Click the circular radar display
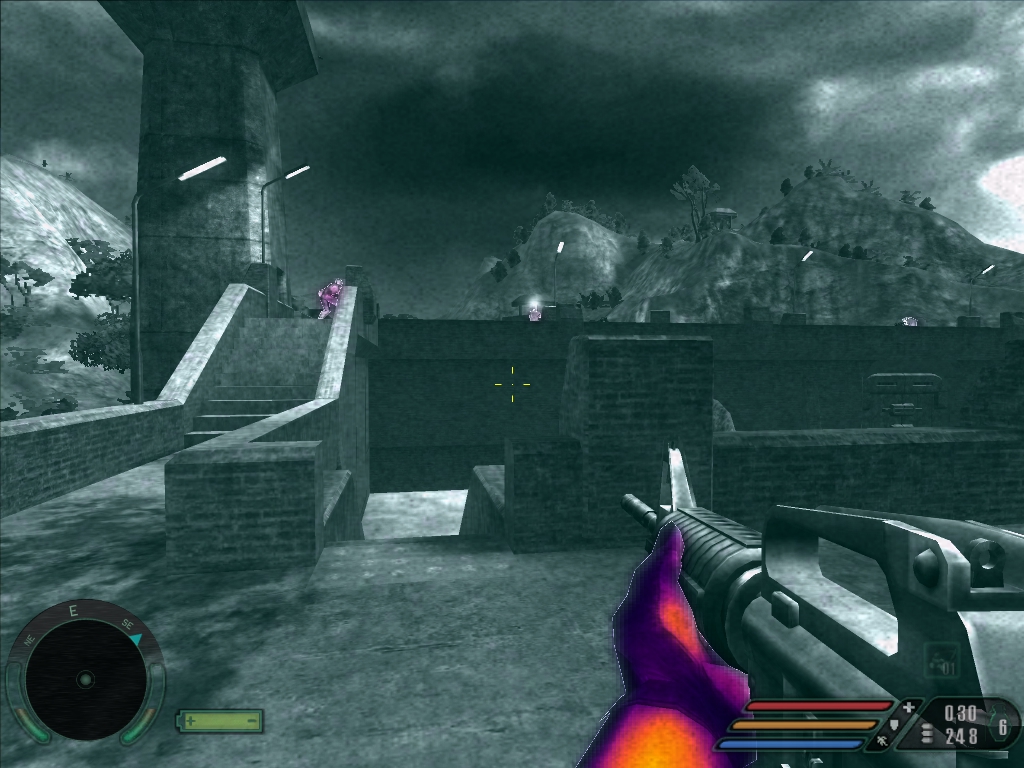The height and width of the screenshot is (768, 1024). [x=85, y=679]
